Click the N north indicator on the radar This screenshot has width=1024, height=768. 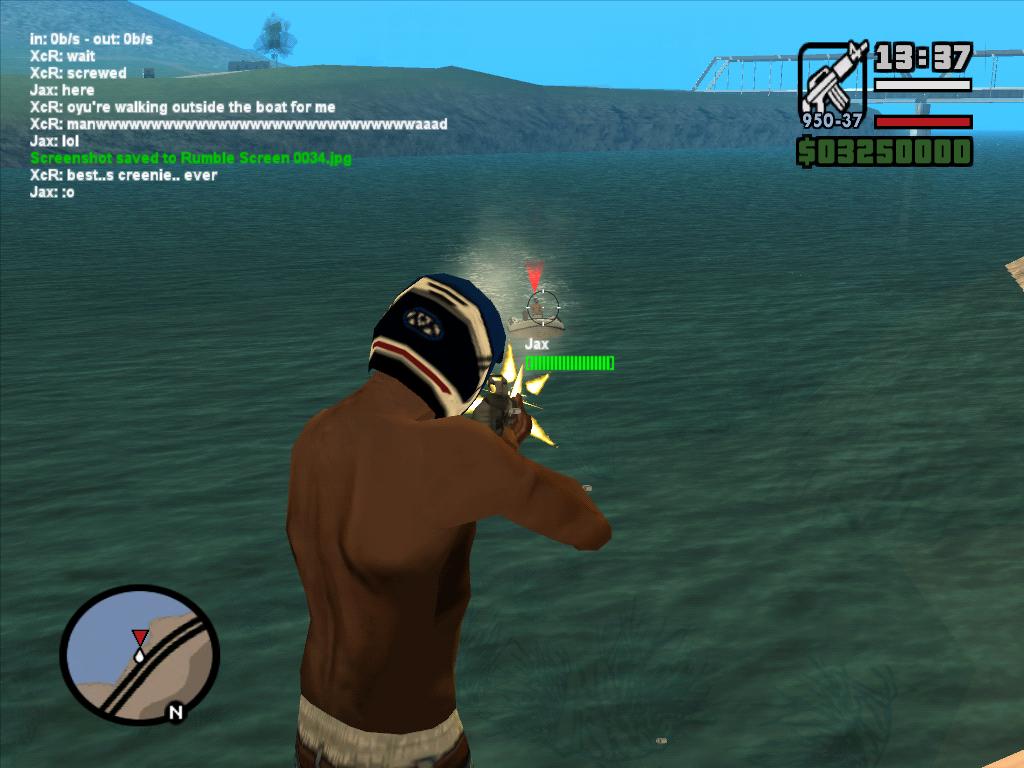click(175, 713)
